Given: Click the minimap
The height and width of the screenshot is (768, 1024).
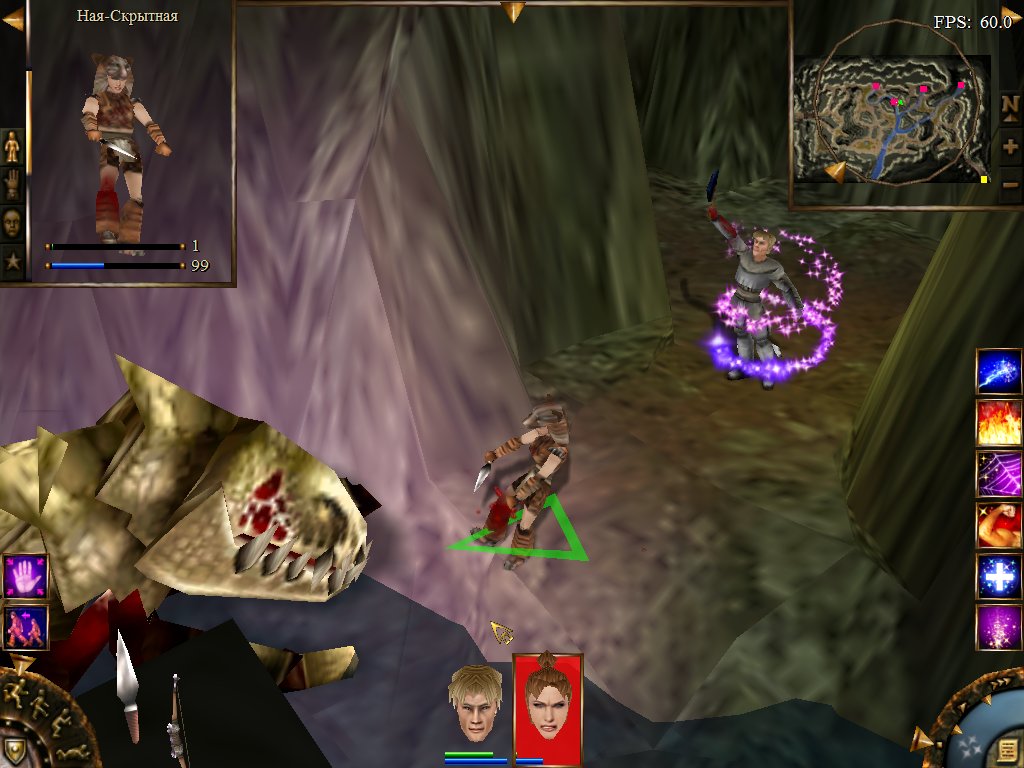Looking at the screenshot, I should 889,118.
